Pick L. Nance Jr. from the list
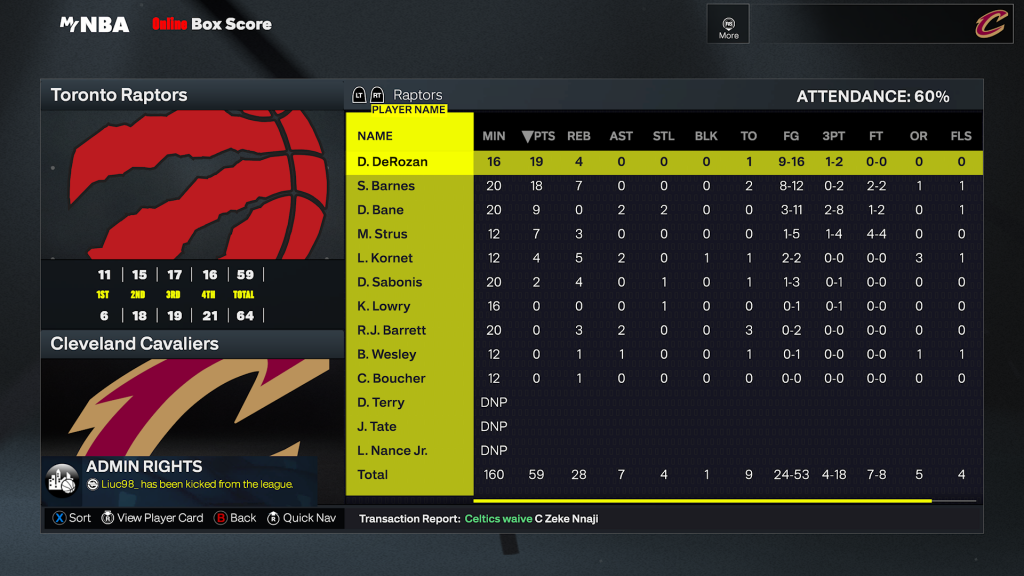 click(x=393, y=450)
